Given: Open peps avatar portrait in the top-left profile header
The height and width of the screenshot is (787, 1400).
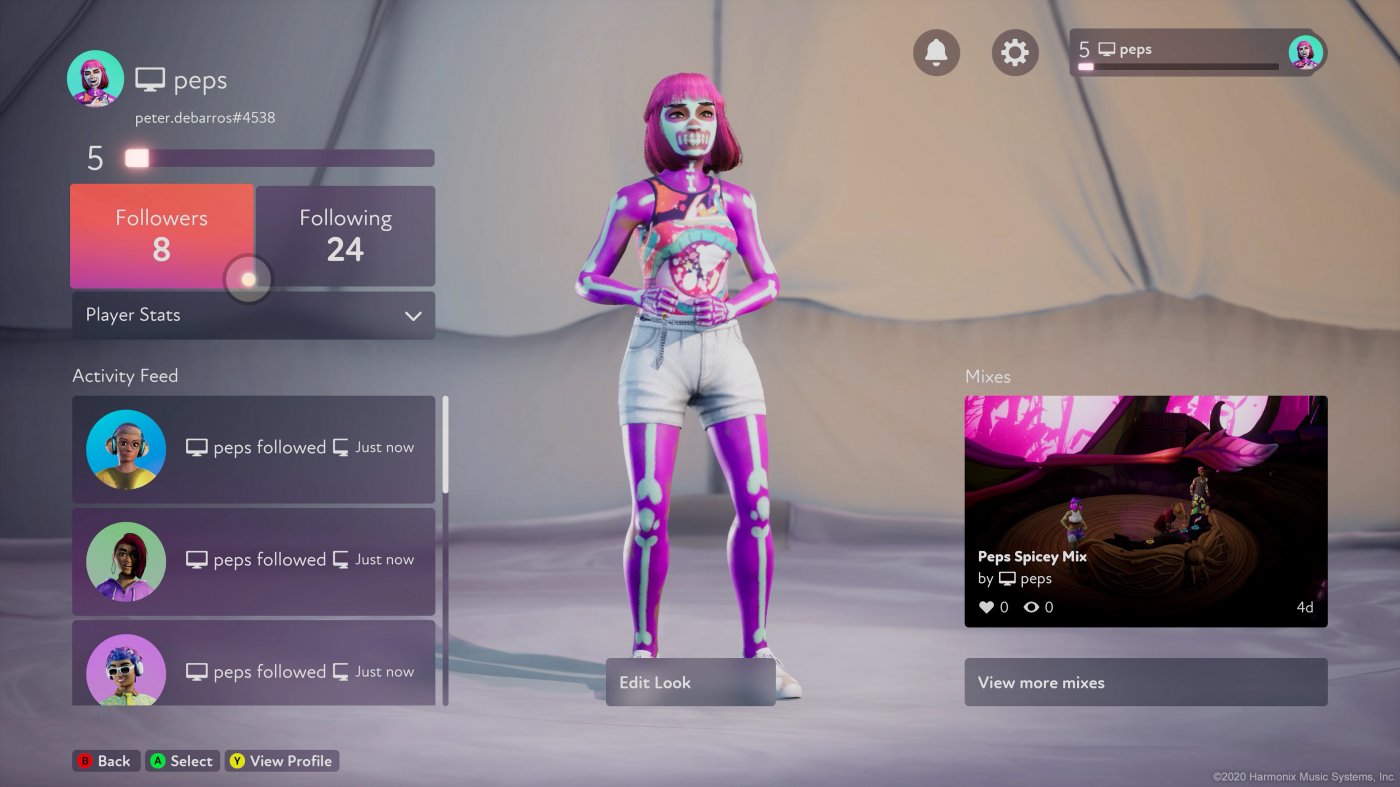Looking at the screenshot, I should coord(95,80).
